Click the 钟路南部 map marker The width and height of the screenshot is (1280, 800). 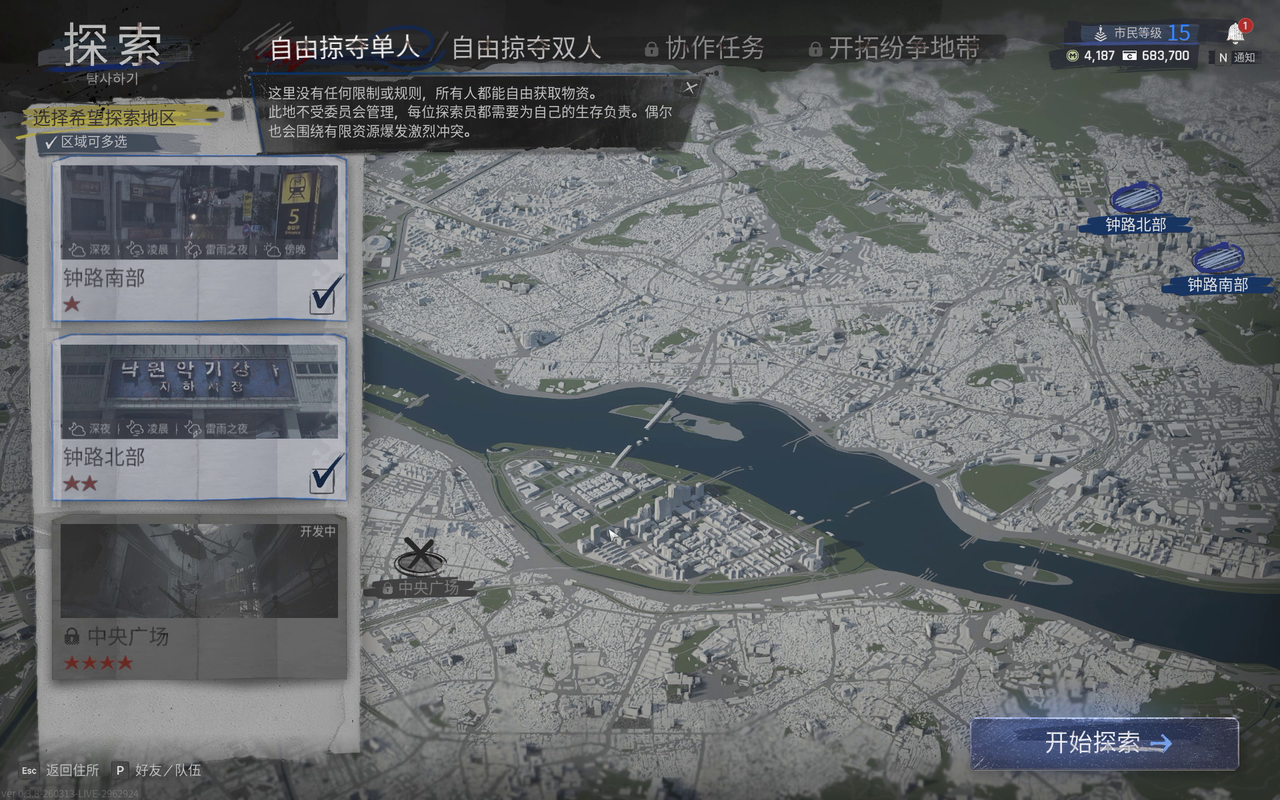[x=1217, y=260]
